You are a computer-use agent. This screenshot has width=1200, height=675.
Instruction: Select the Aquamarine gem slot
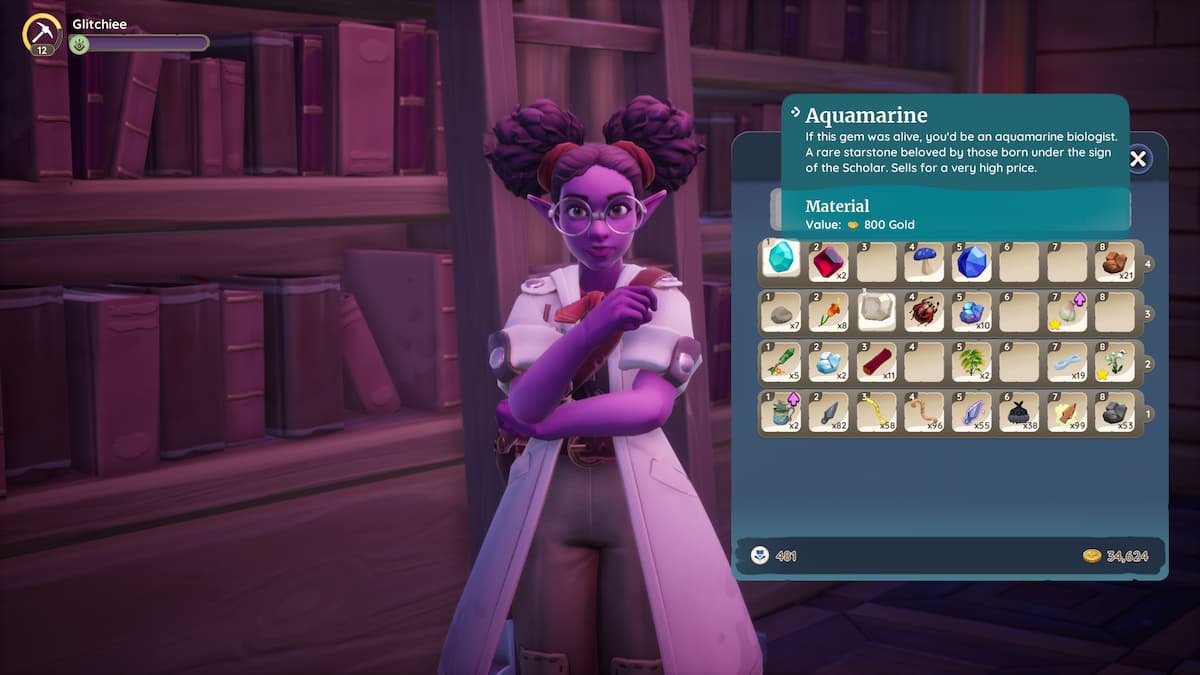(781, 260)
